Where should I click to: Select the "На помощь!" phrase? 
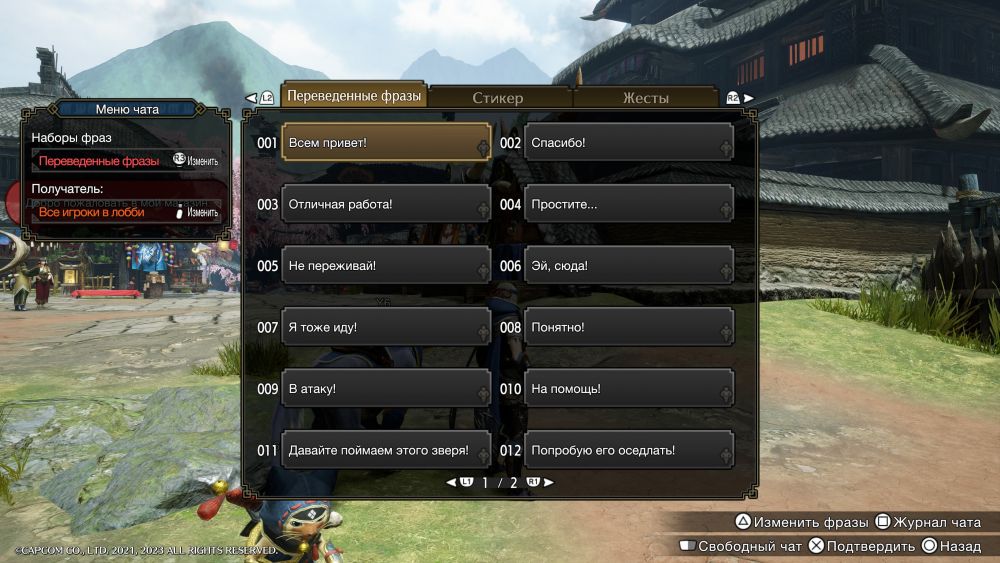tap(628, 389)
